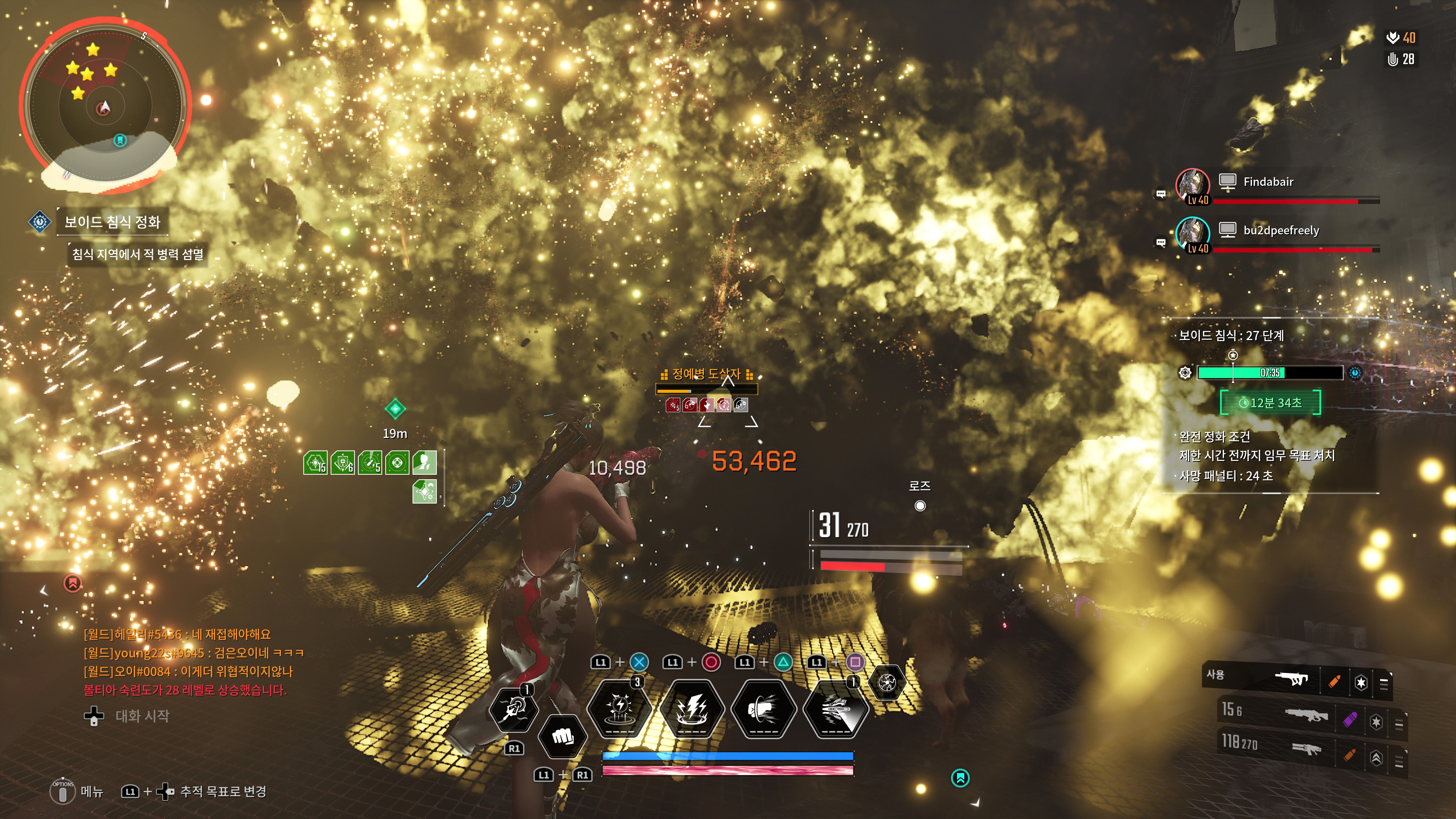This screenshot has width=1456, height=819.
Task: Expand the three-line menu on the 15-ammo weapon row
Action: [1400, 725]
